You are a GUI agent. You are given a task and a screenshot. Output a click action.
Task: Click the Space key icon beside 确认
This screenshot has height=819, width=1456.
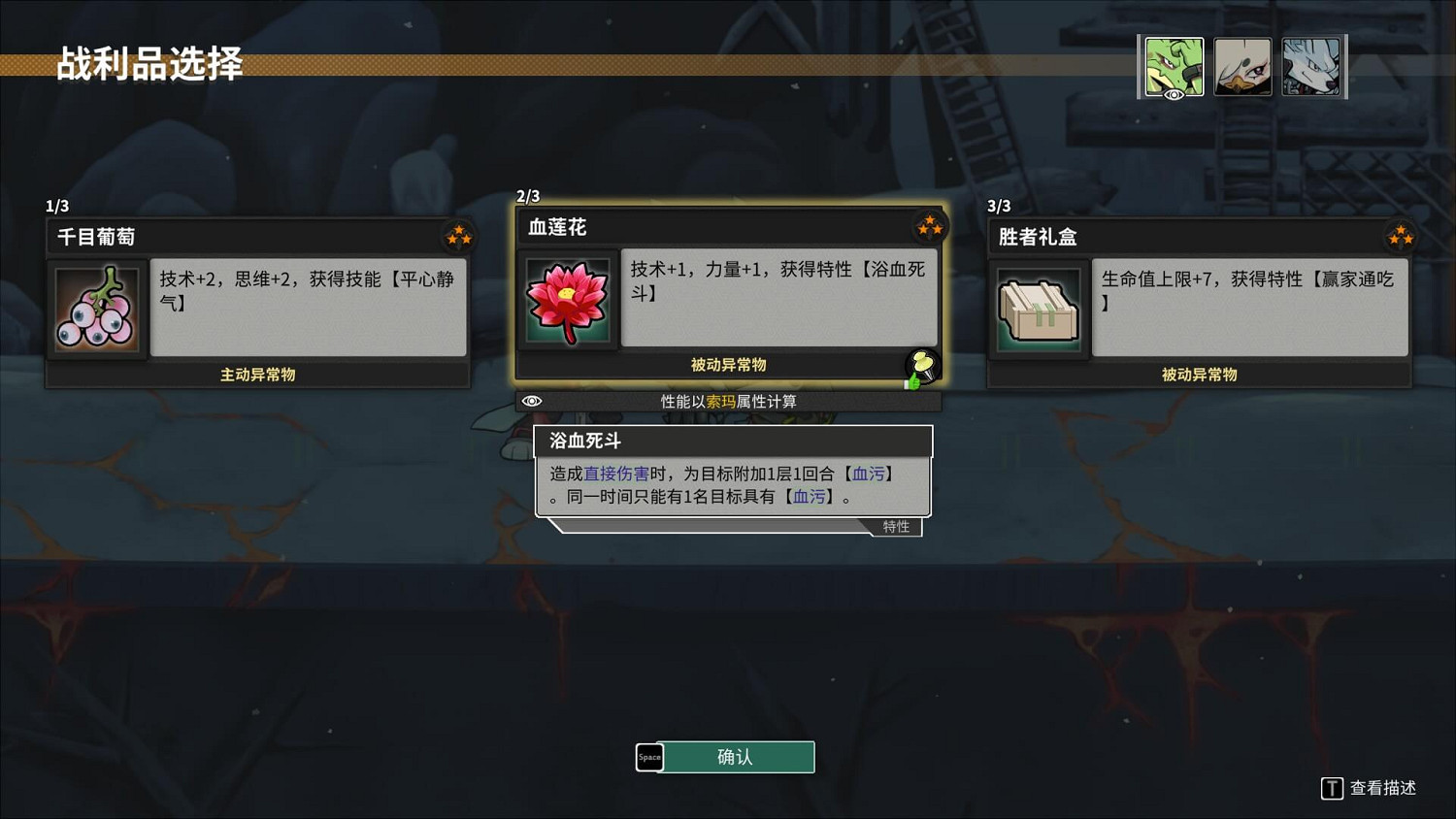[649, 758]
